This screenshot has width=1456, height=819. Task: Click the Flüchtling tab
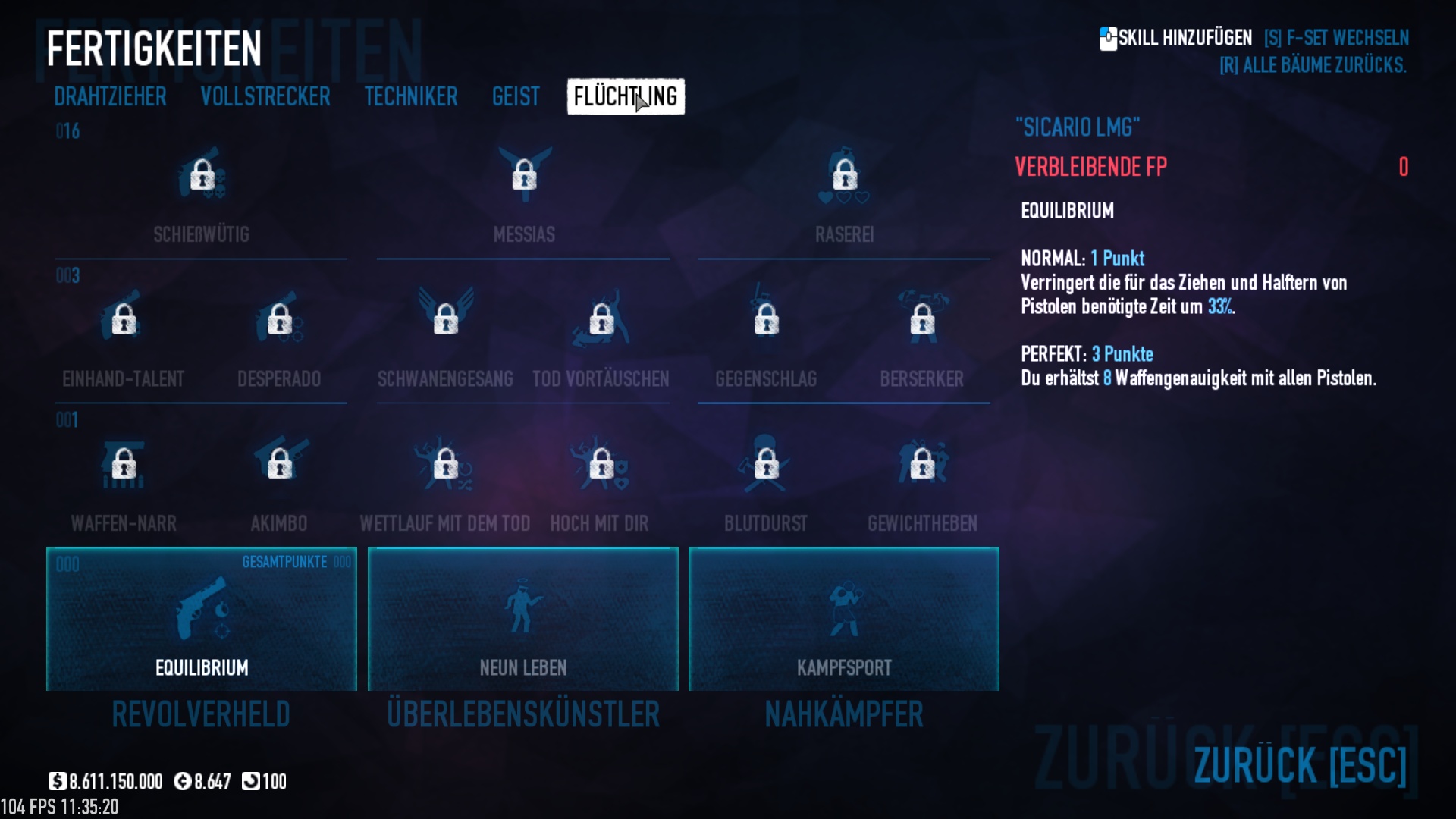626,97
